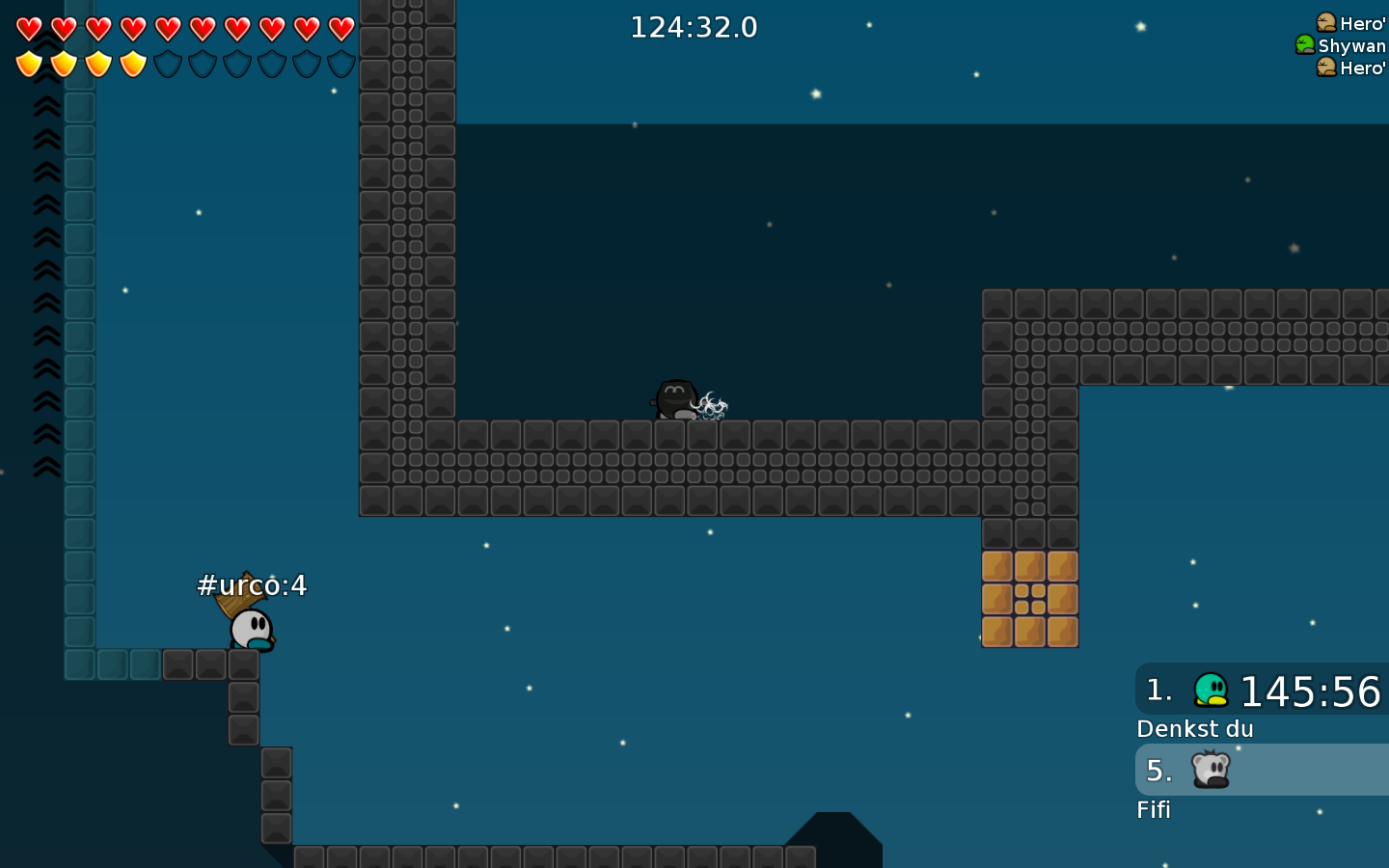
Task: Click the race timer showing 124:32.0
Action: click(693, 27)
